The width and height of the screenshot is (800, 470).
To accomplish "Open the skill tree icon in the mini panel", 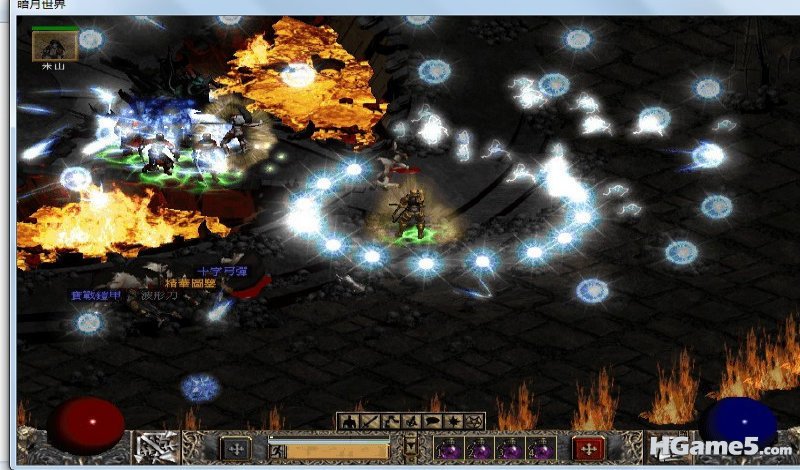I will [x=387, y=421].
